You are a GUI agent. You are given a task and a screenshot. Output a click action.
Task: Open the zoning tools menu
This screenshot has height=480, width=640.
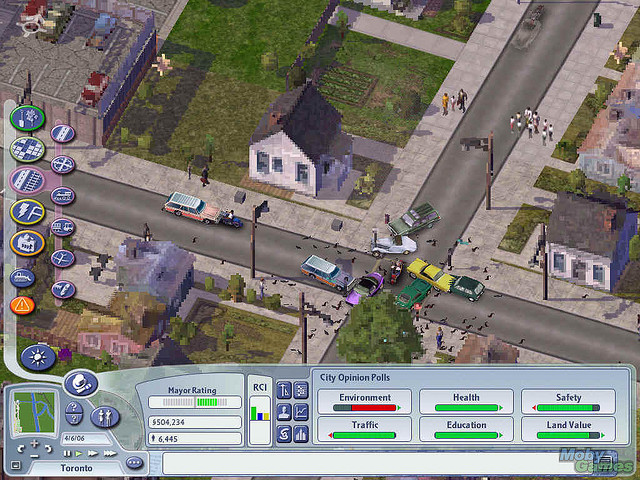click(x=27, y=149)
